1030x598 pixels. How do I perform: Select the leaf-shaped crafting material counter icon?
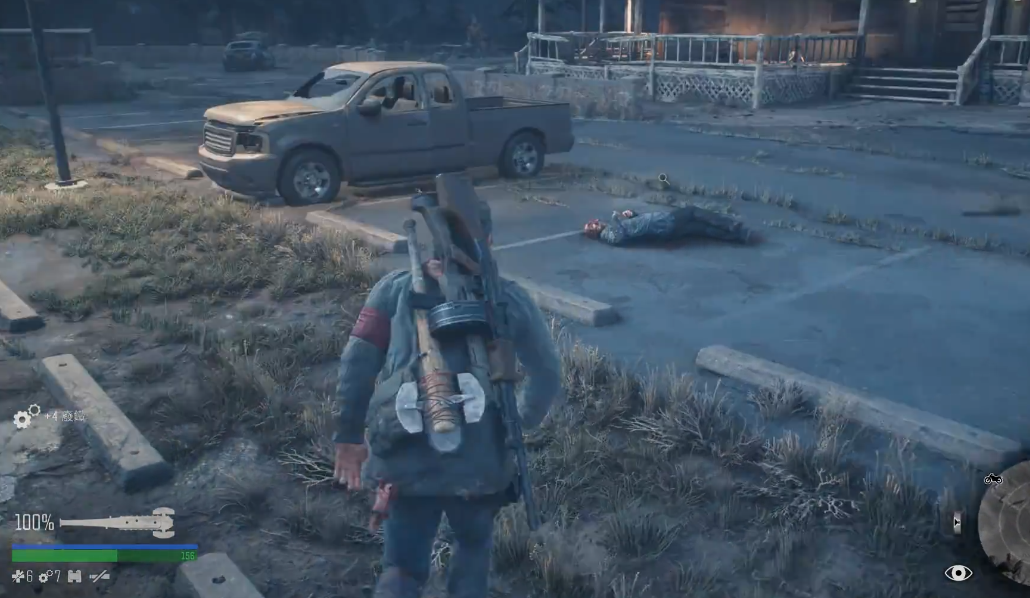pyautogui.click(x=17, y=577)
